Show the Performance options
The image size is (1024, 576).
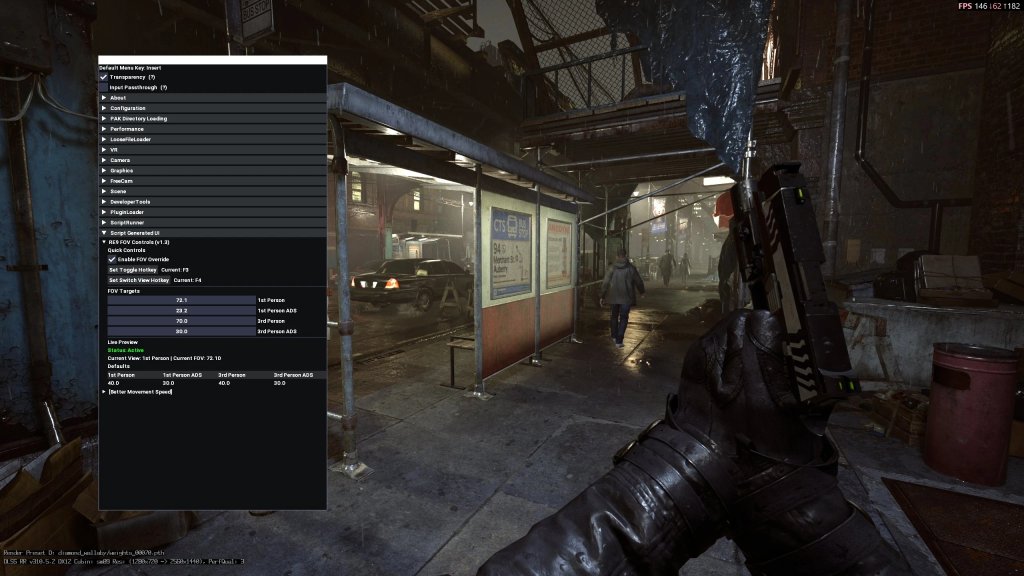pyautogui.click(x=127, y=129)
